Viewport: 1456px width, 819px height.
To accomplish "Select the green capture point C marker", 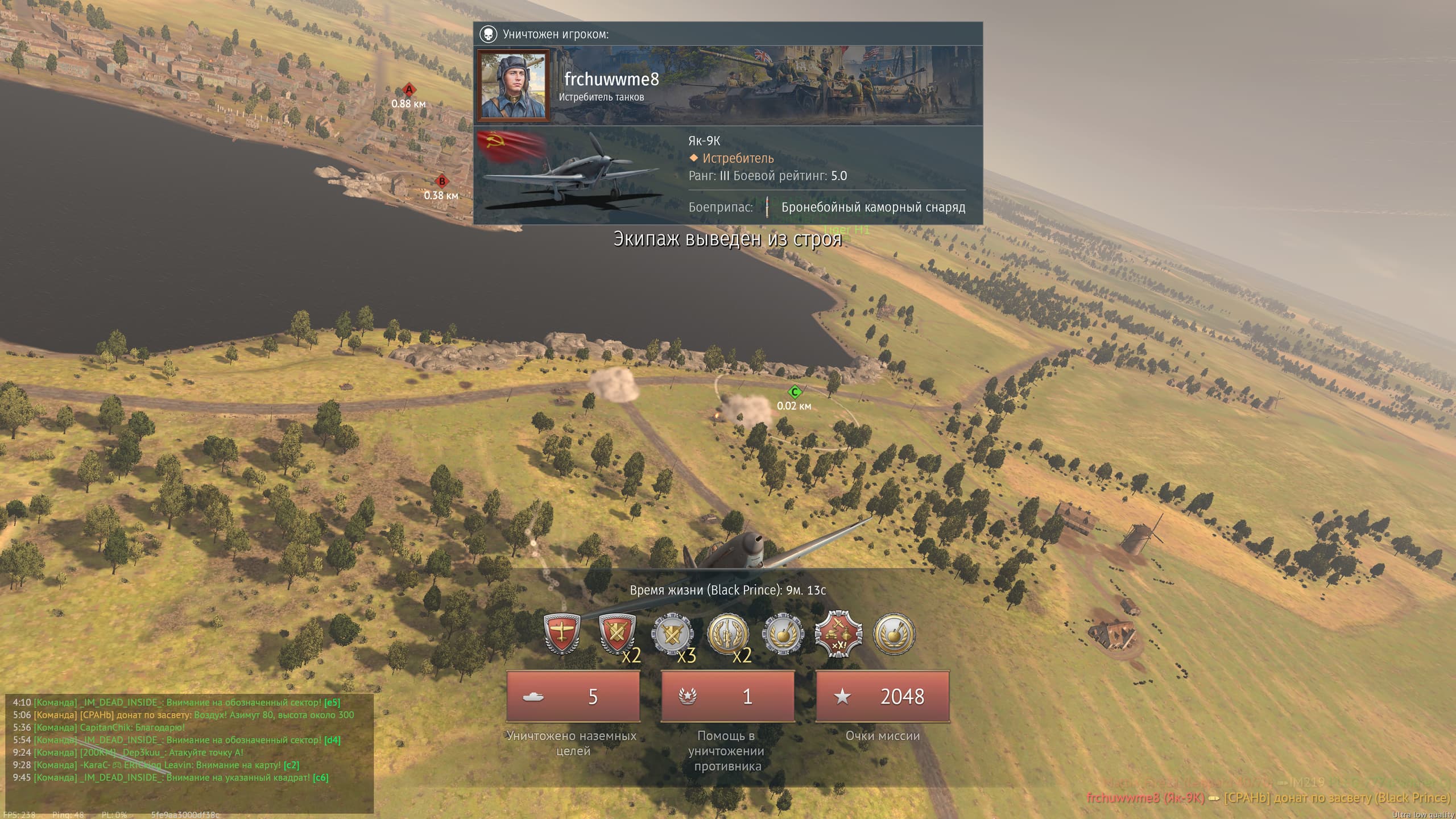I will click(795, 392).
